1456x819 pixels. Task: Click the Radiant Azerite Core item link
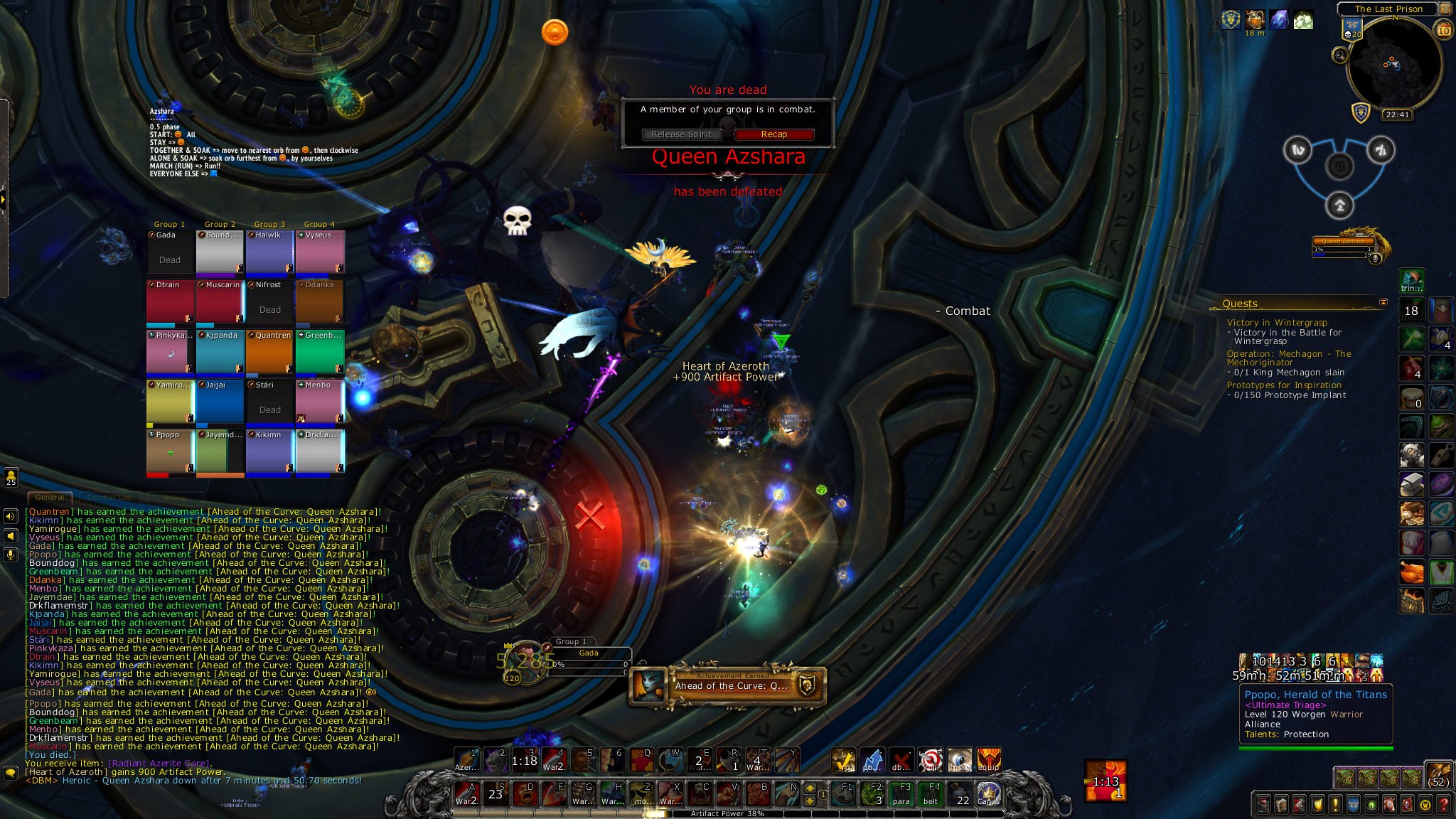click(x=159, y=764)
